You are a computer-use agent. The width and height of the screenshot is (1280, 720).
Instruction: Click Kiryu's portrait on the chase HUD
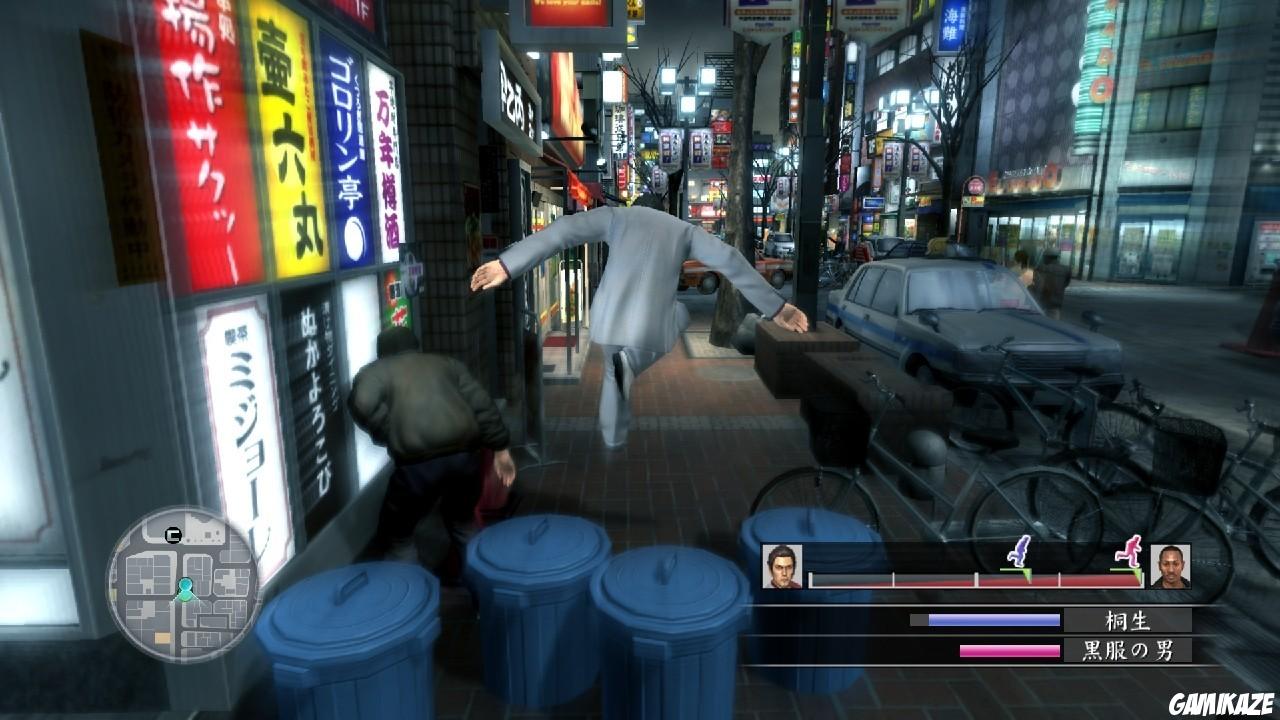pyautogui.click(x=783, y=565)
